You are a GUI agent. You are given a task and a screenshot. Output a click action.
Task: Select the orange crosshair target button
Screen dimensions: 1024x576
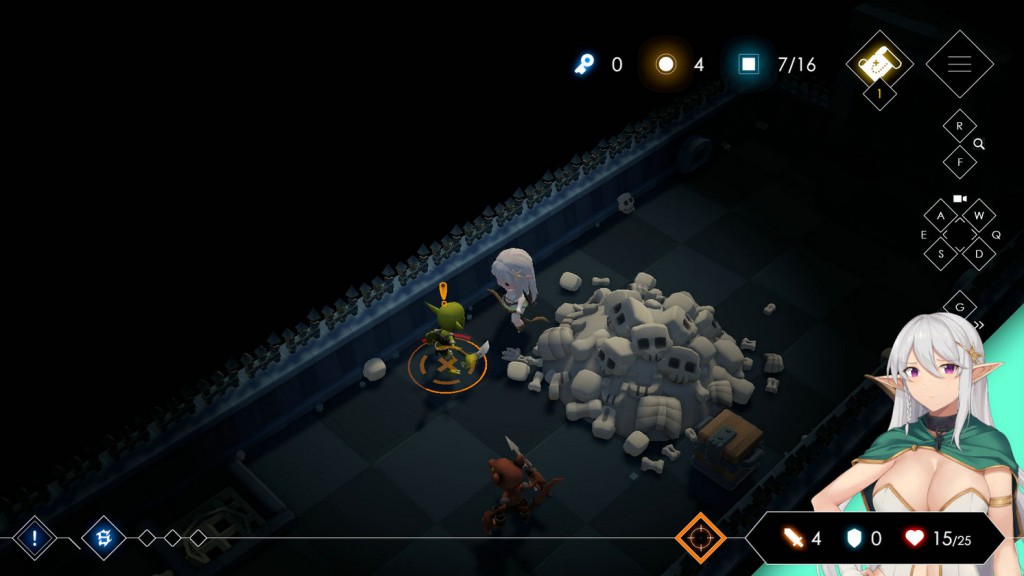[x=700, y=538]
